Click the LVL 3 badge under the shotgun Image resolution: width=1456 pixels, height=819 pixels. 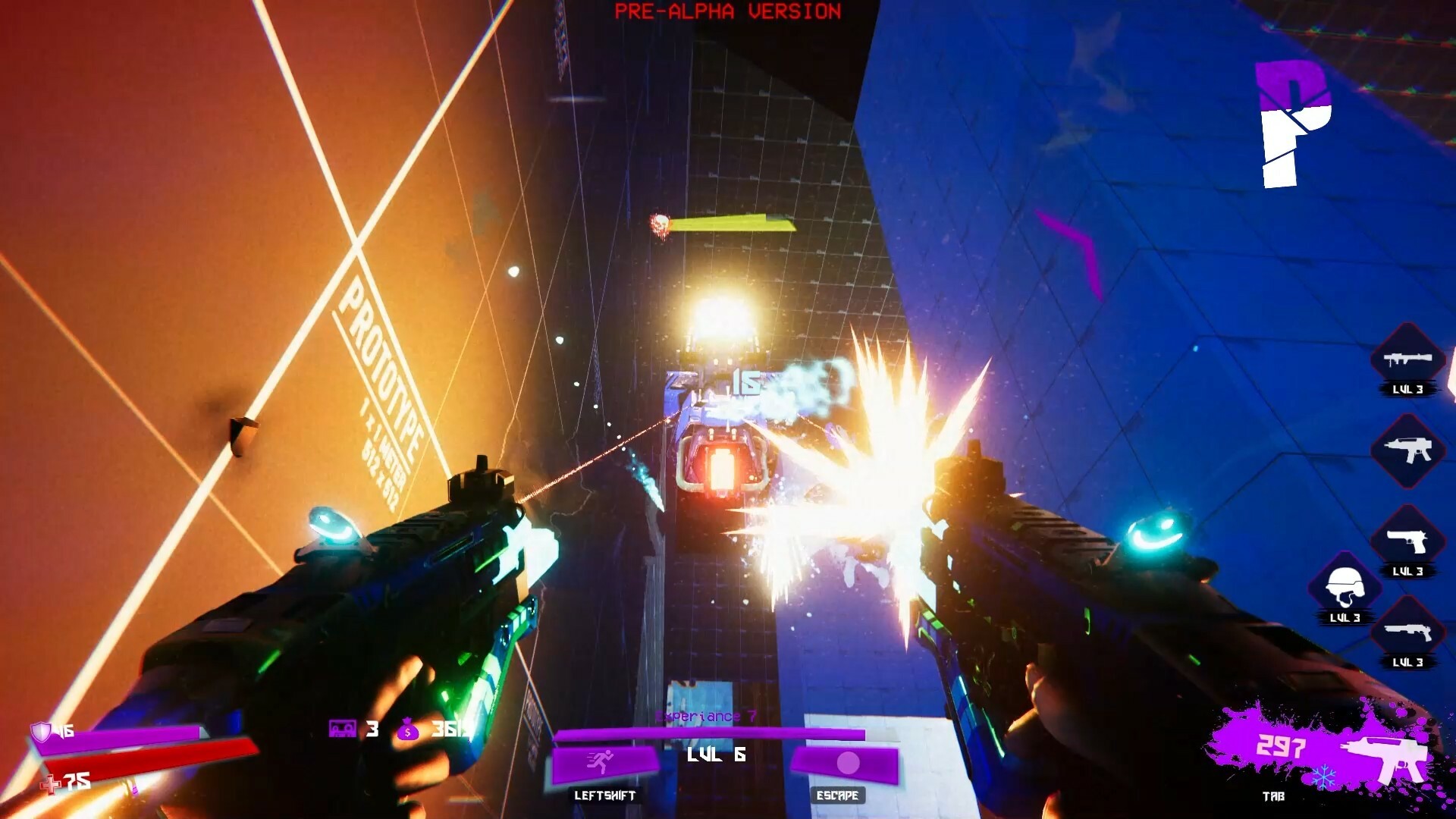click(x=1409, y=661)
